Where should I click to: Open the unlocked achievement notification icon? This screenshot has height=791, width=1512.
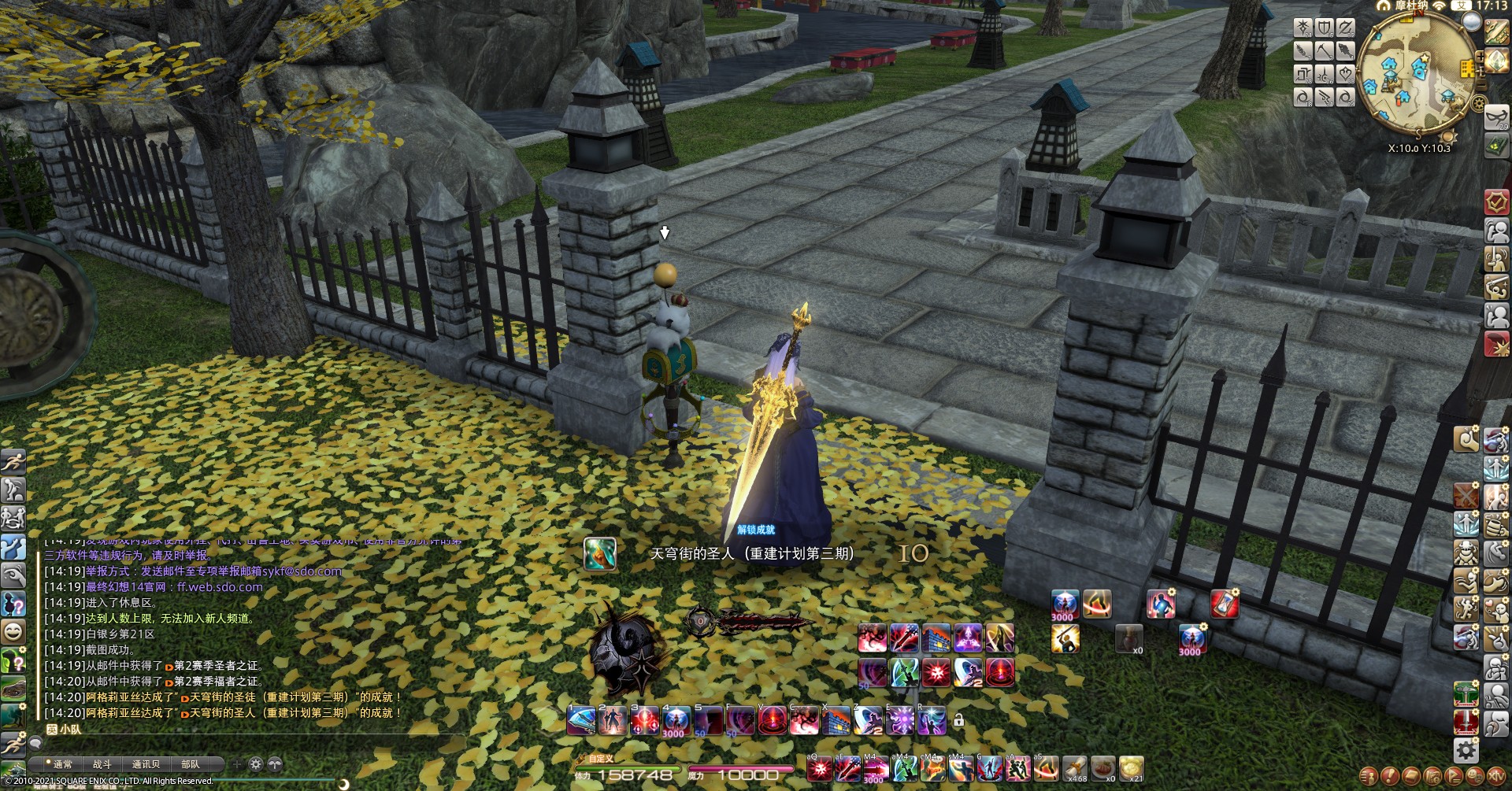click(x=599, y=553)
